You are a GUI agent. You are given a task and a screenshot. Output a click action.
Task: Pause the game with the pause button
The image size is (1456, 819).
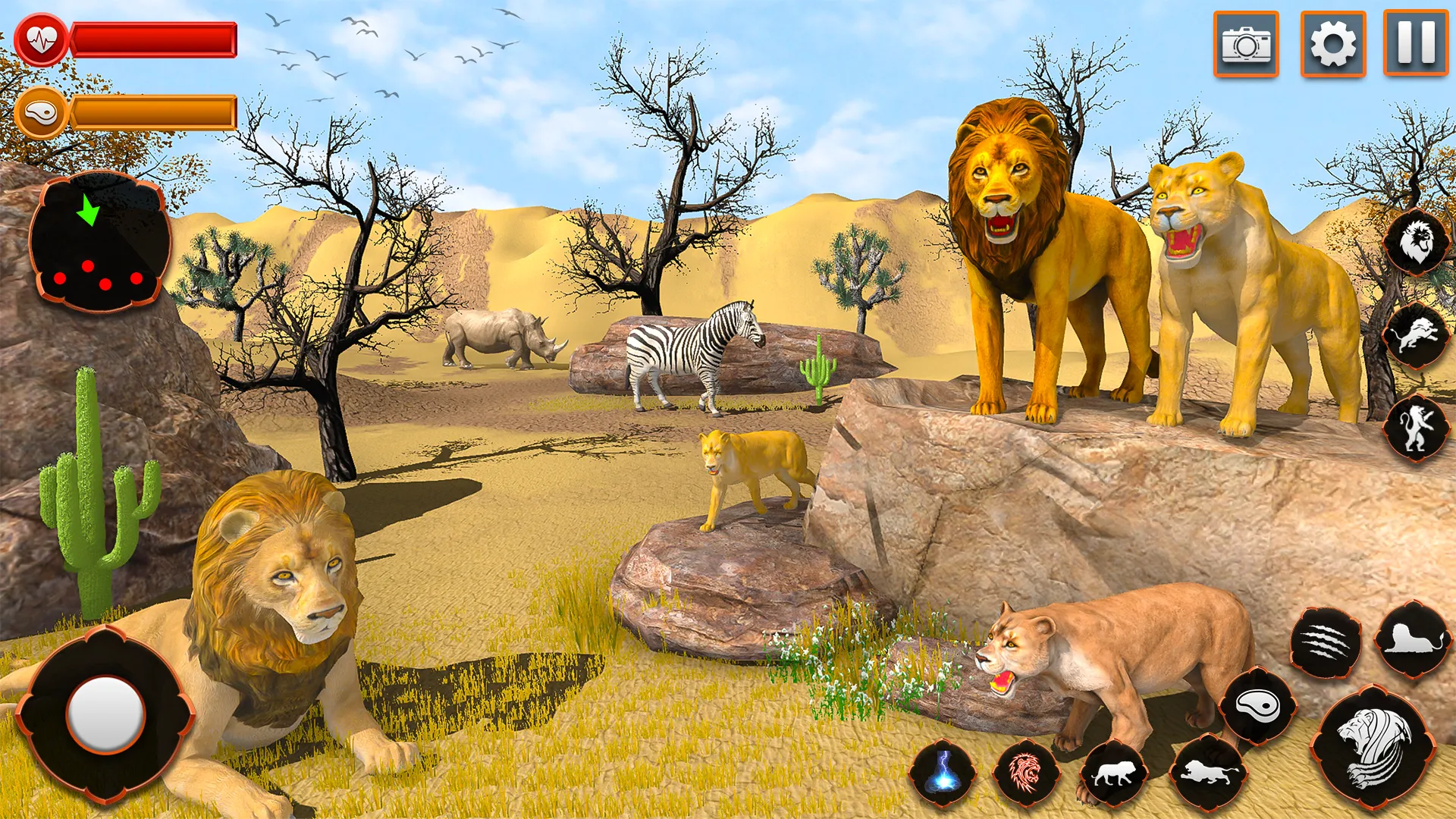click(1415, 42)
